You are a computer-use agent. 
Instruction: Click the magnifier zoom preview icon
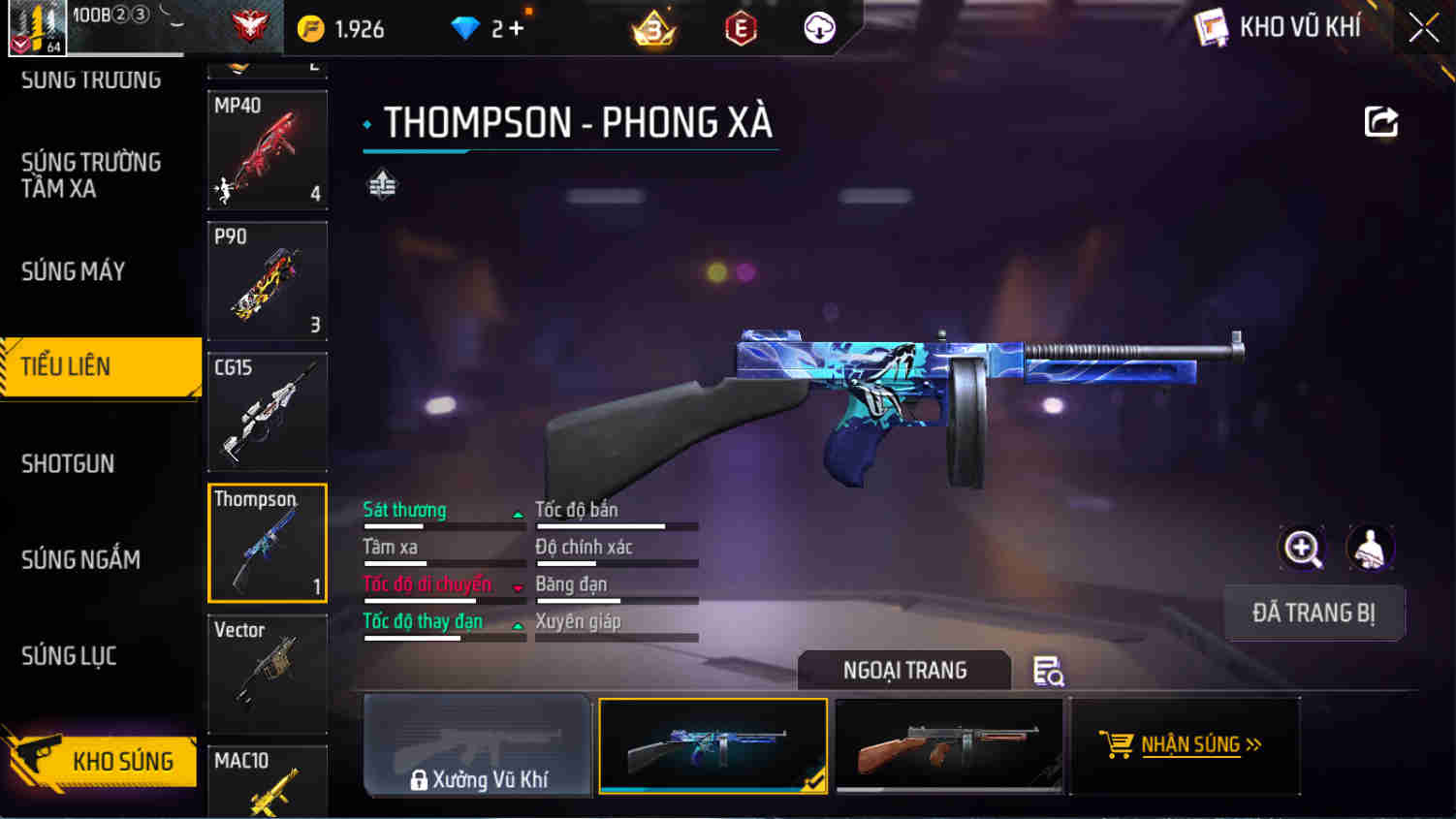(1302, 549)
